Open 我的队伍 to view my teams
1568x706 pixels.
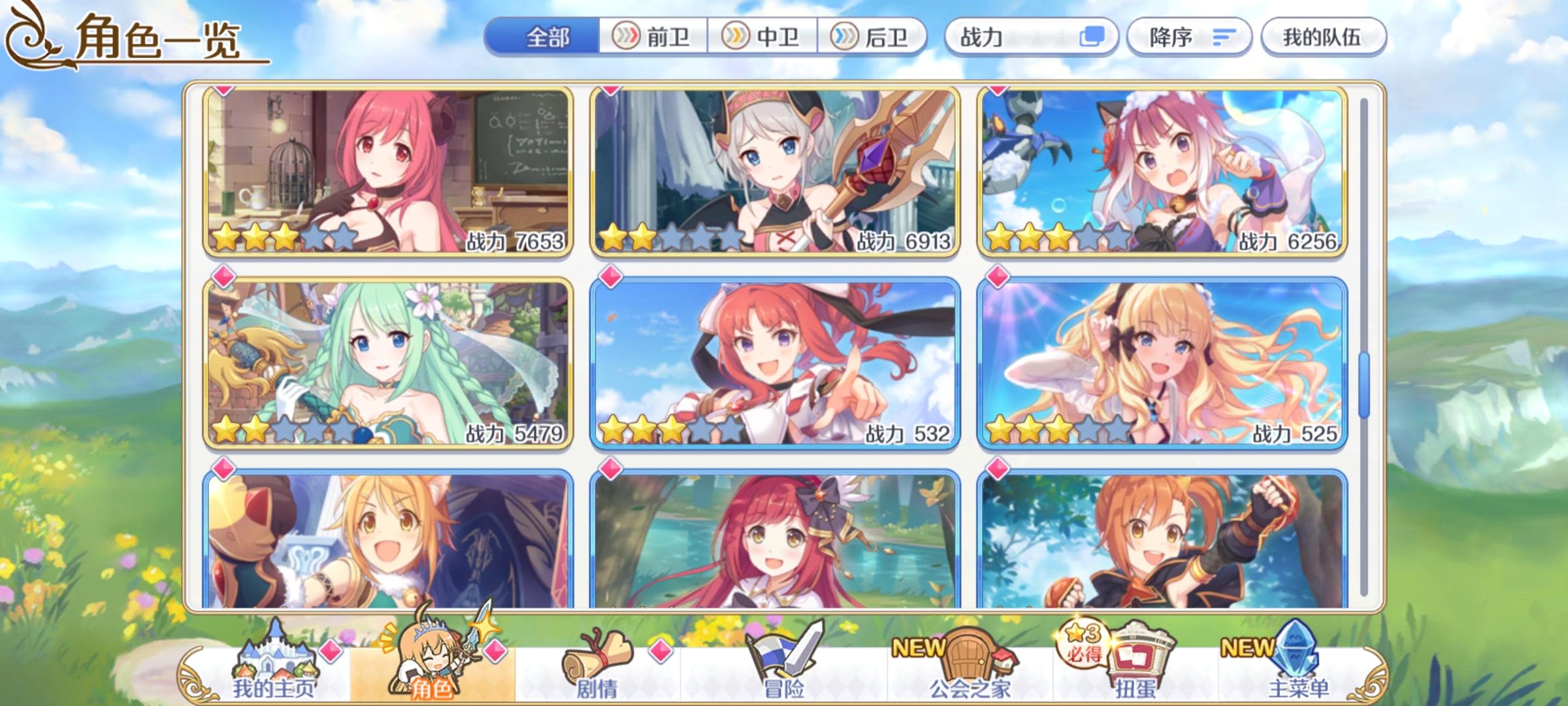pyautogui.click(x=1326, y=37)
